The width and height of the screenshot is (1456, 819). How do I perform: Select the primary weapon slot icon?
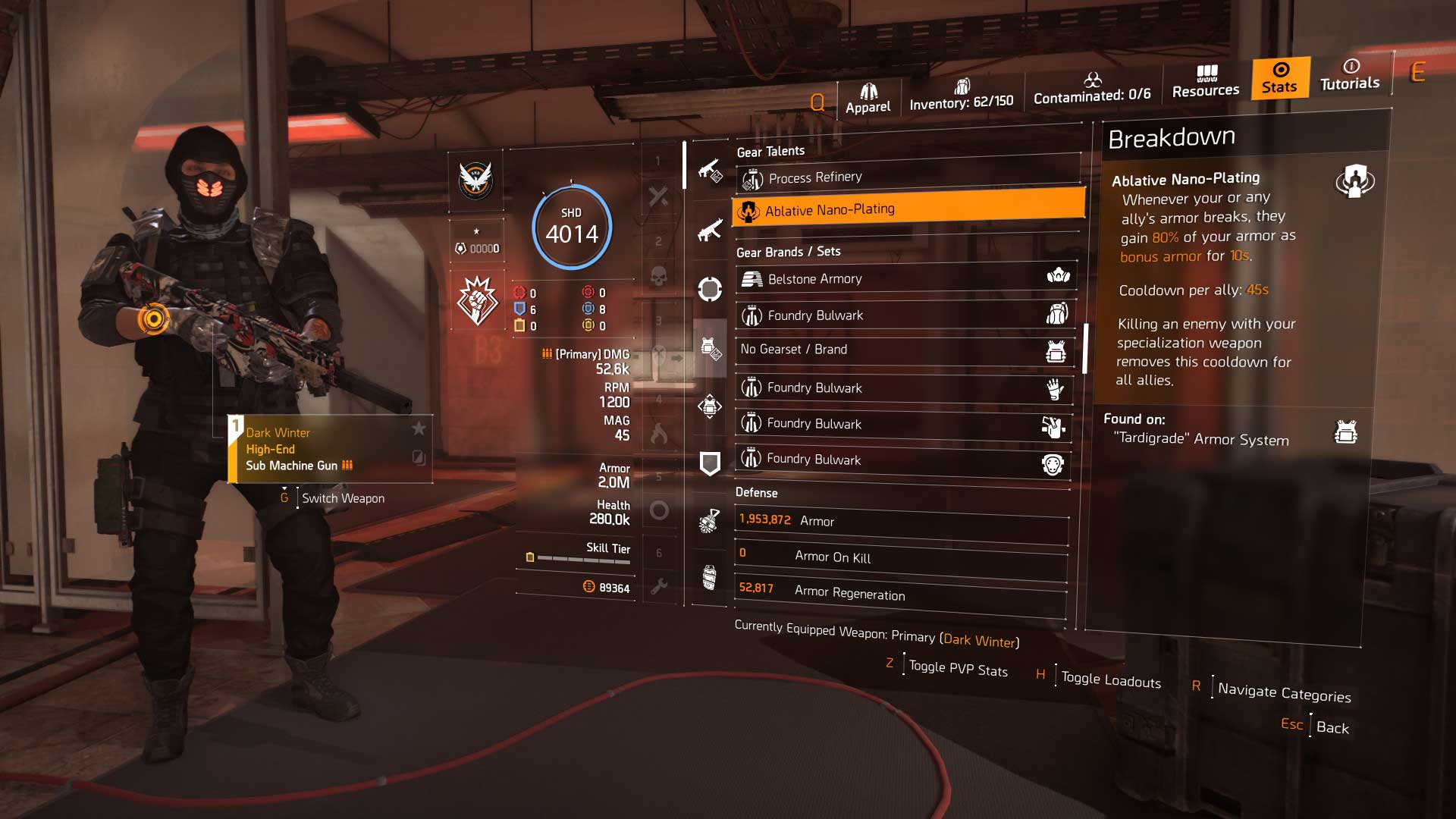pyautogui.click(x=711, y=171)
